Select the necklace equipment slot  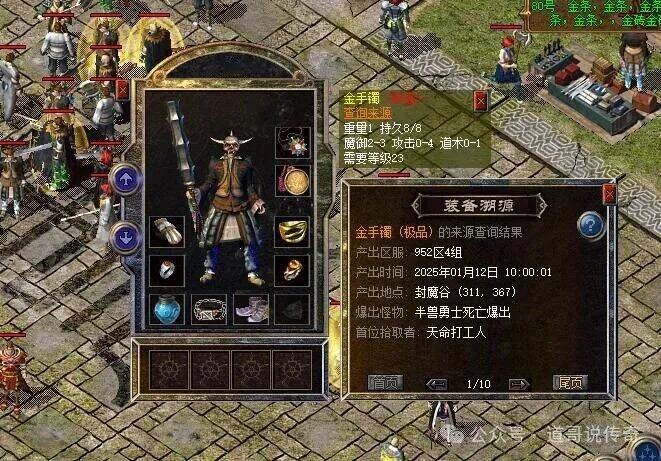point(292,139)
